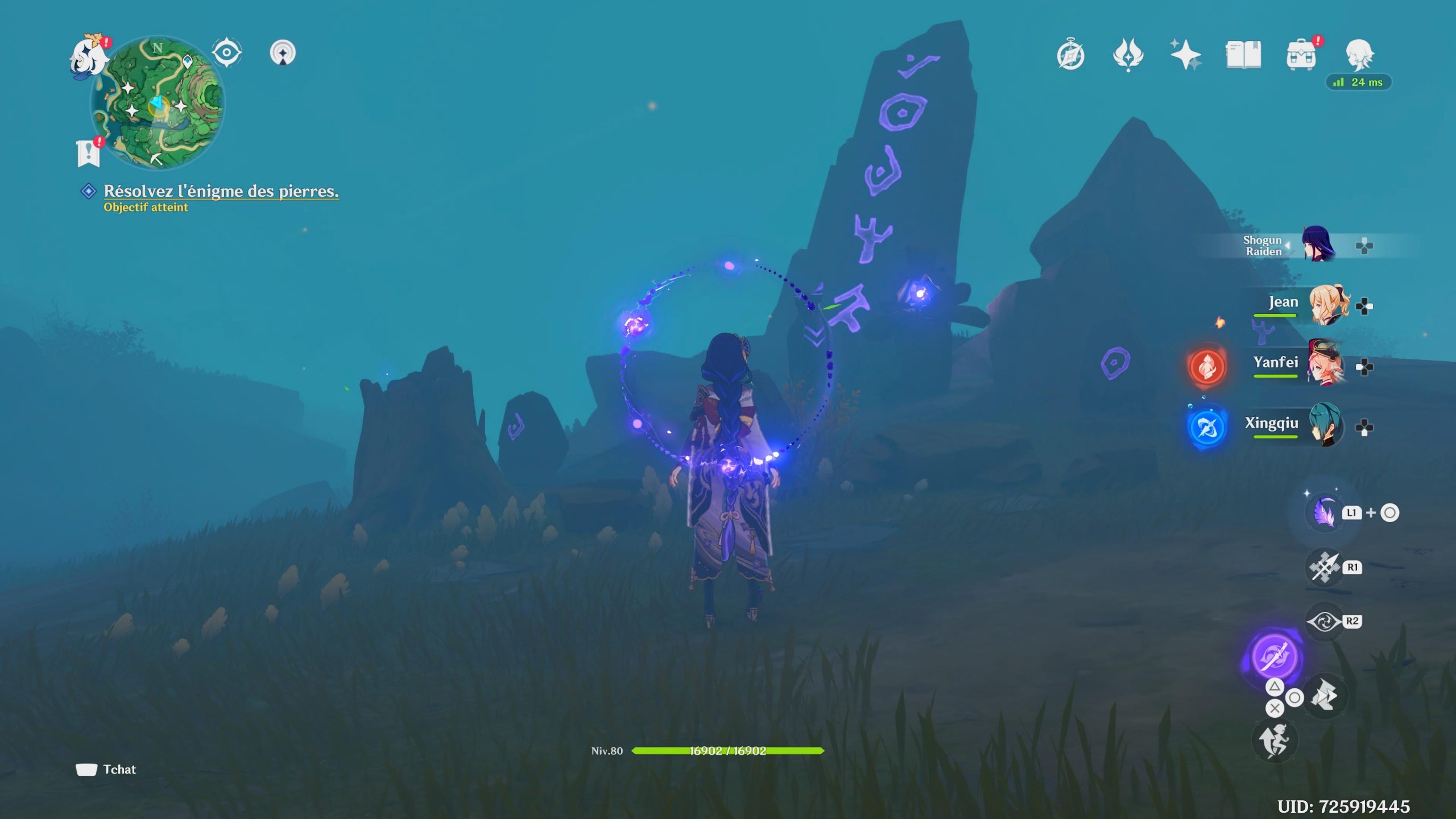
Task: Click the quest navigation icon beside minimap
Action: click(x=226, y=53)
